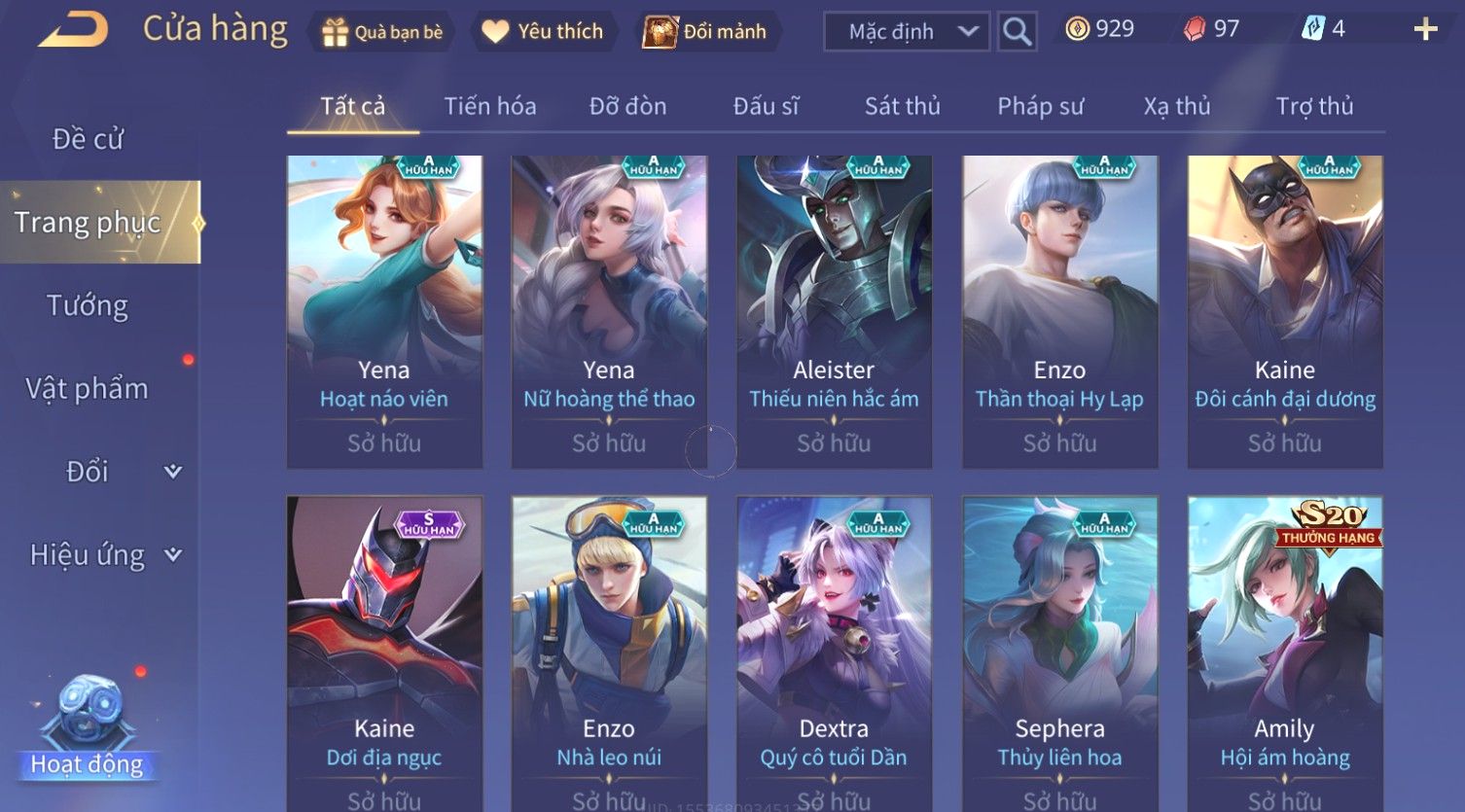Open the Quà bạn bè gift option
This screenshot has height=812, width=1465.
tap(381, 32)
